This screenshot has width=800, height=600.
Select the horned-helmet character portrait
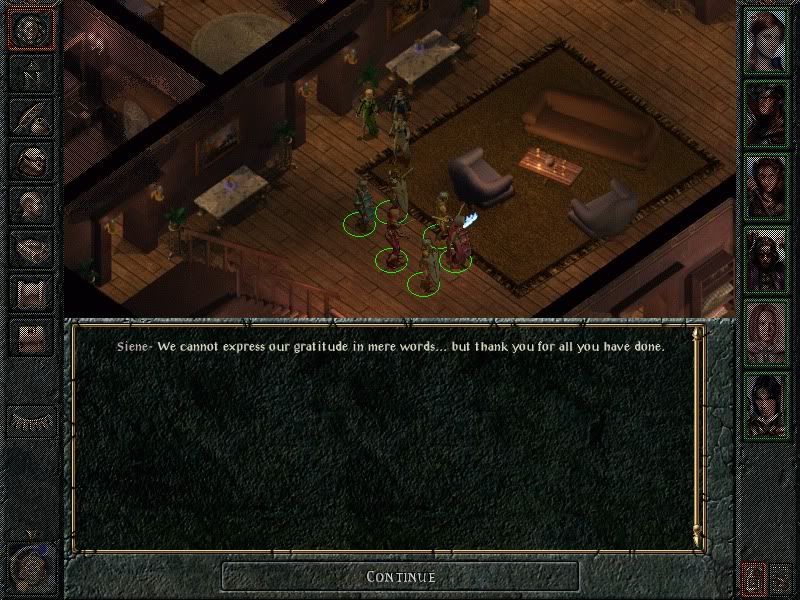point(768,260)
